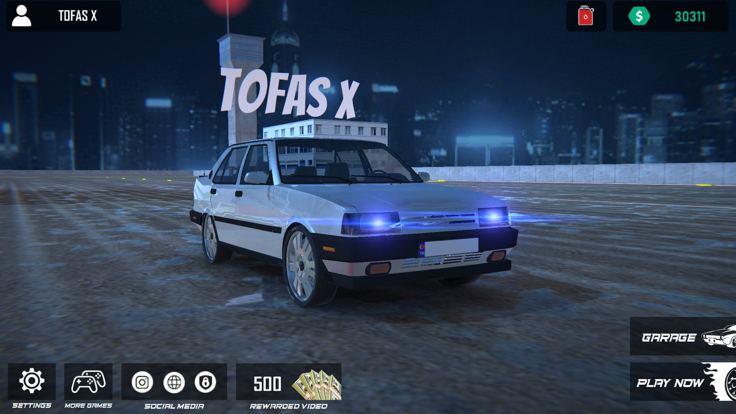The height and width of the screenshot is (414, 736).
Task: Open the globe website icon
Action: 174,382
